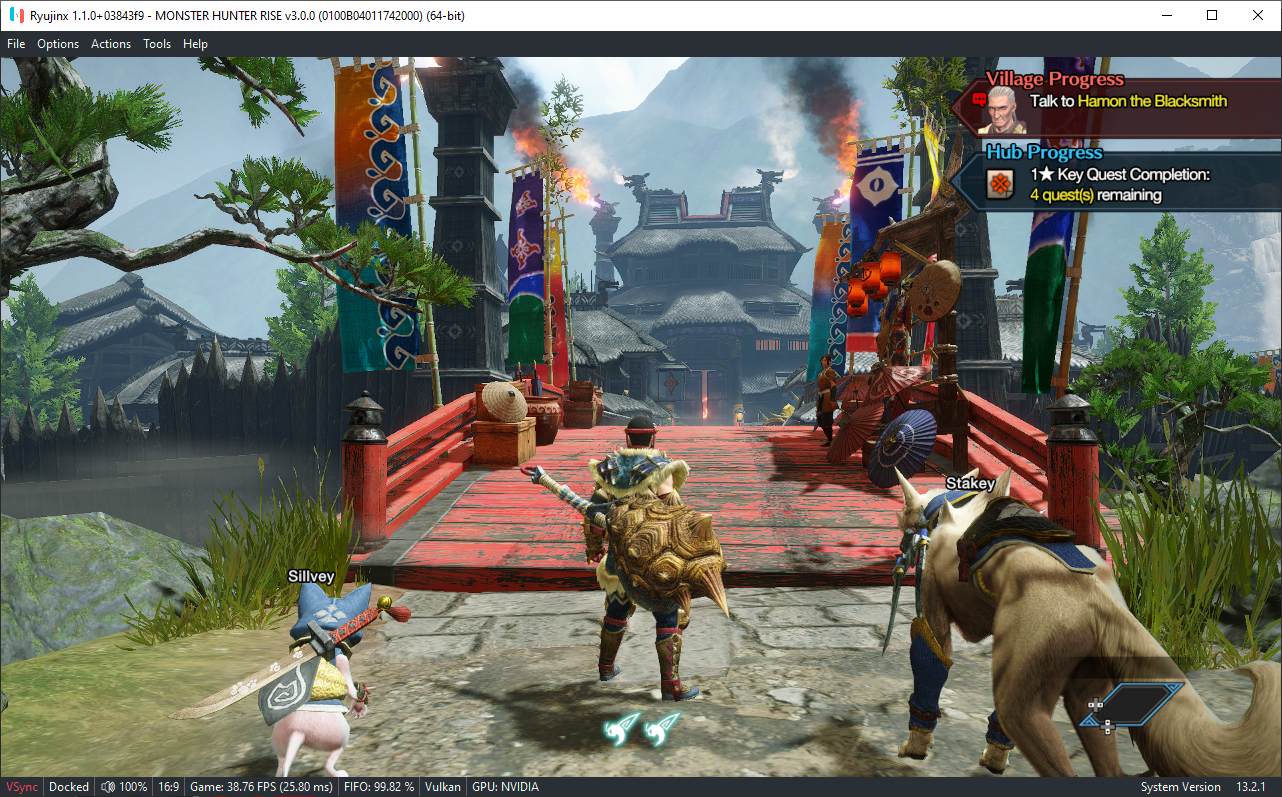The width and height of the screenshot is (1282, 797).
Task: Toggle the Docked mode indicator
Action: click(x=69, y=787)
